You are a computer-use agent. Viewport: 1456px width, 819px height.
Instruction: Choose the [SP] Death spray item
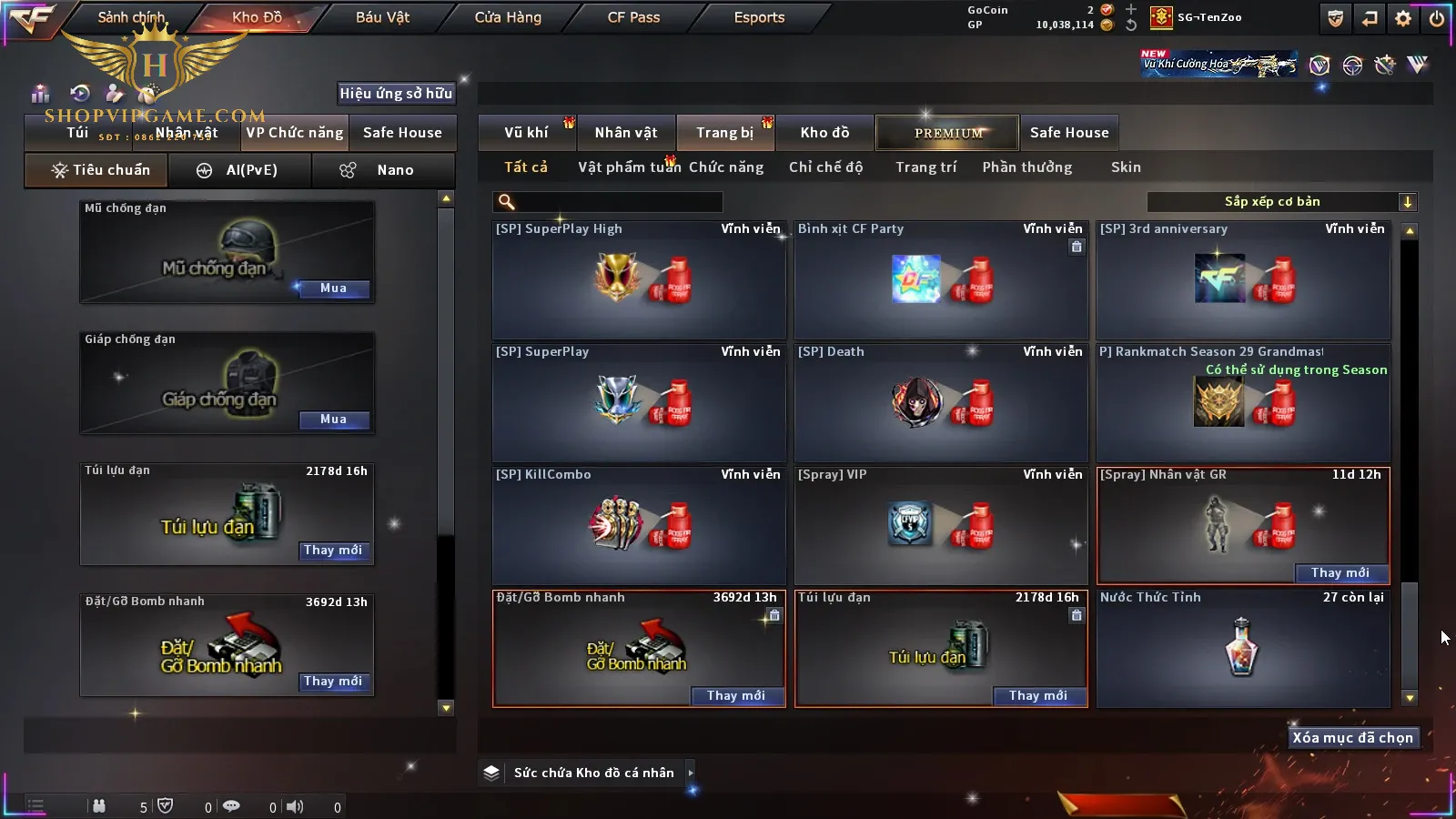click(x=941, y=403)
